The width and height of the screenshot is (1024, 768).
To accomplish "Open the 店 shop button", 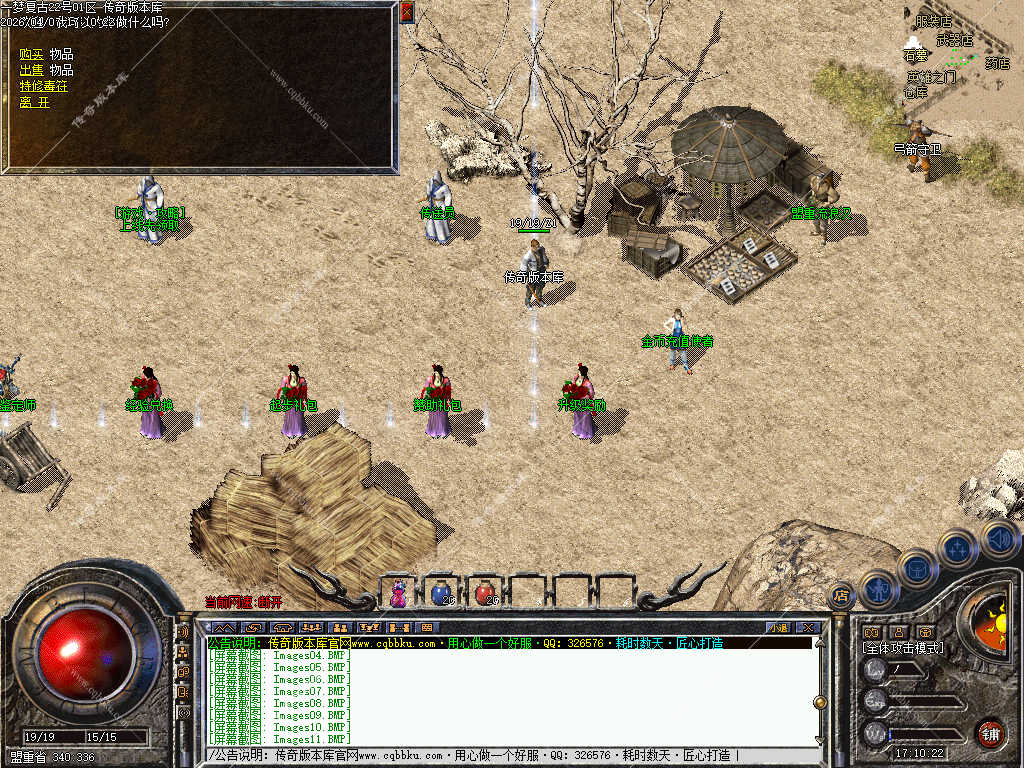I will [841, 595].
